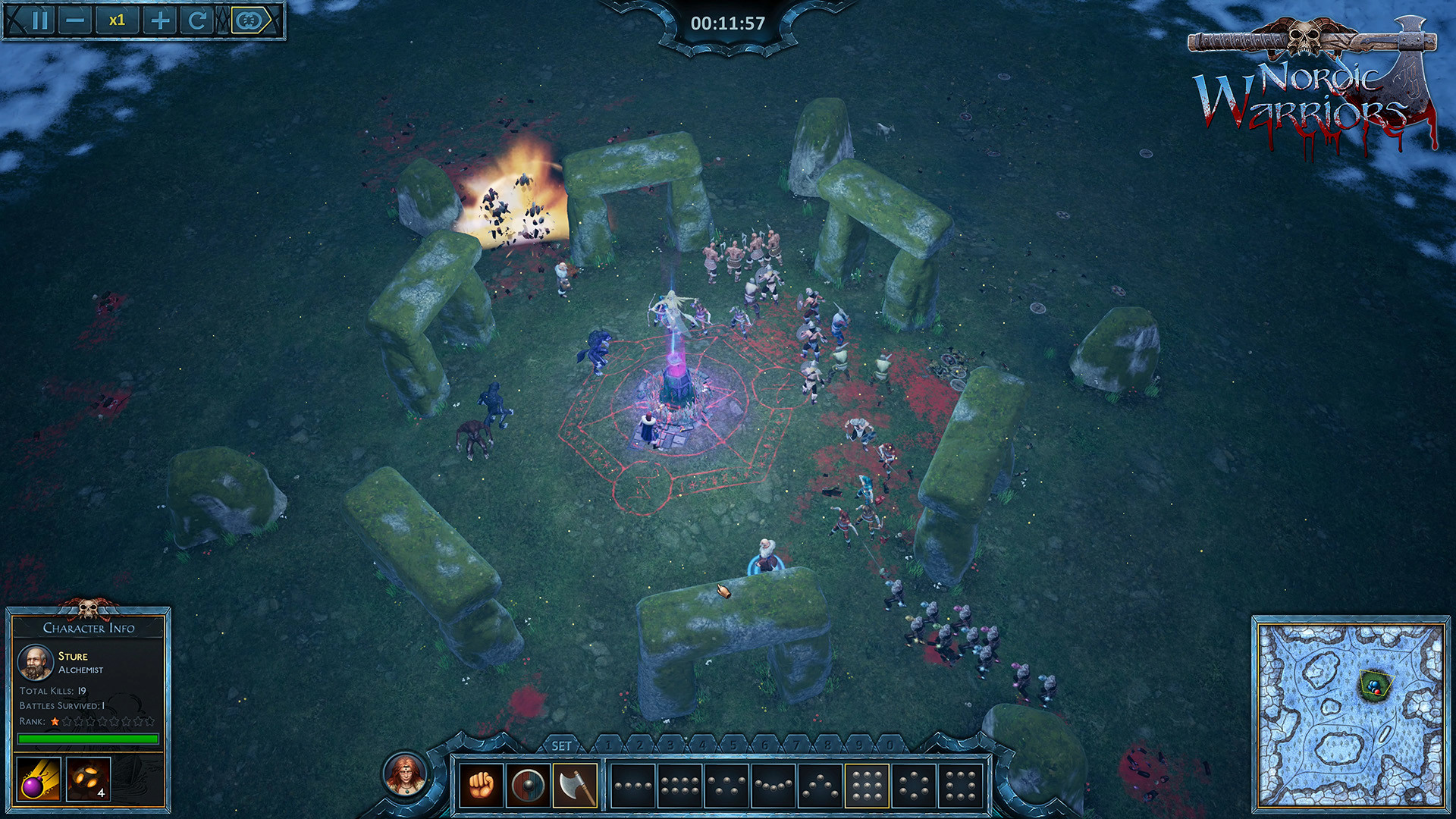
Task: Click on the minimap
Action: [x=1351, y=714]
